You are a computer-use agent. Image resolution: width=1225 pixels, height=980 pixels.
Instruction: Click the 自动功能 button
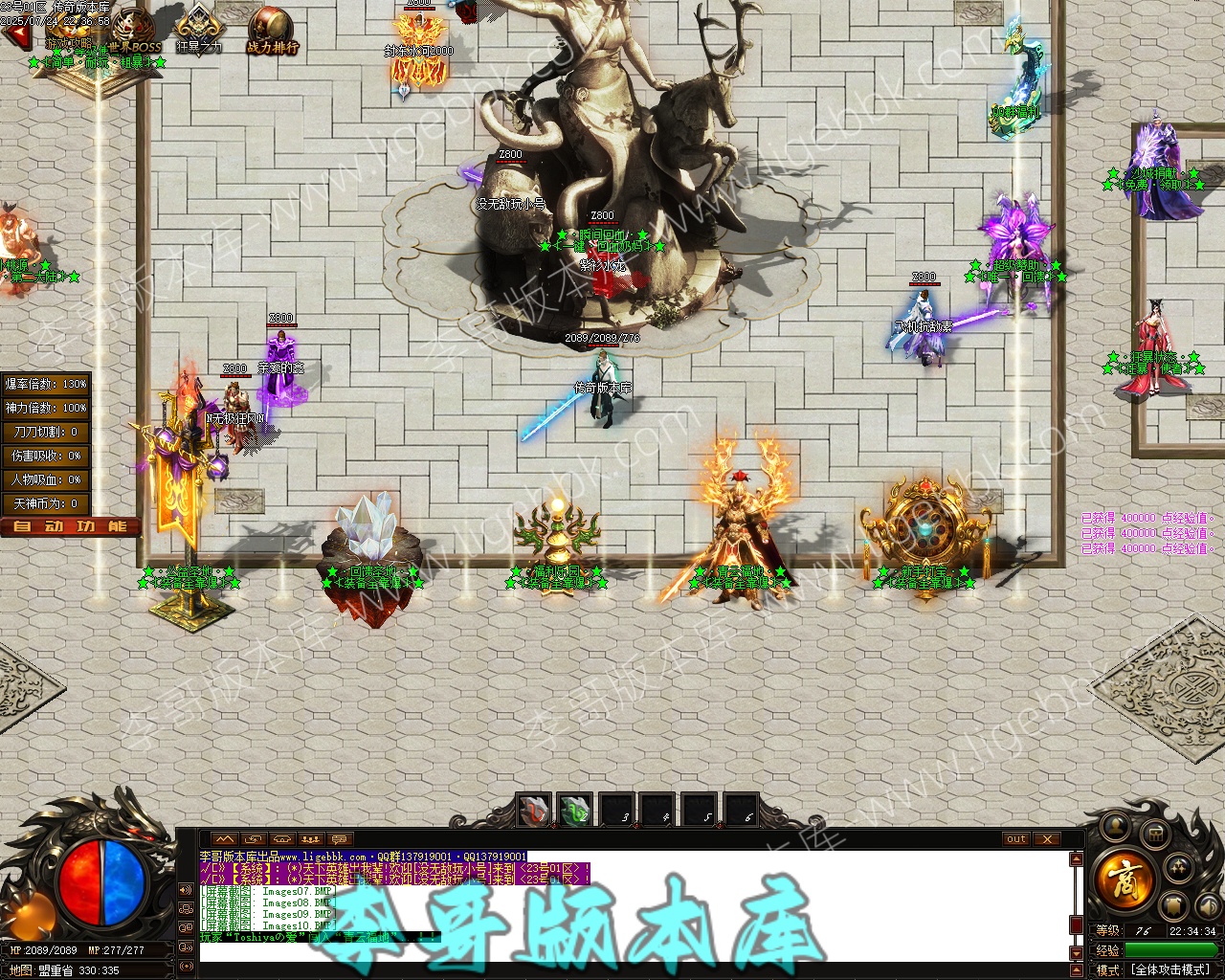[x=70, y=526]
